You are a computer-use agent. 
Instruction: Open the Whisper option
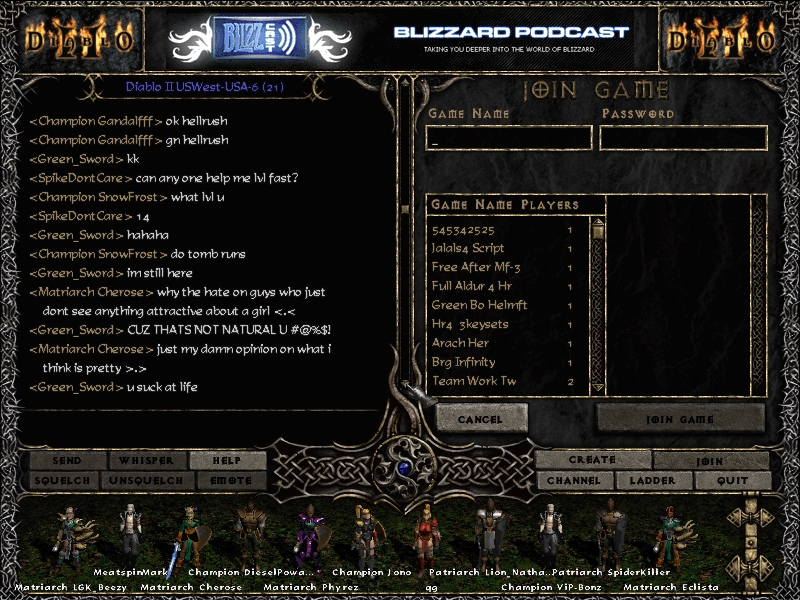coord(147,461)
